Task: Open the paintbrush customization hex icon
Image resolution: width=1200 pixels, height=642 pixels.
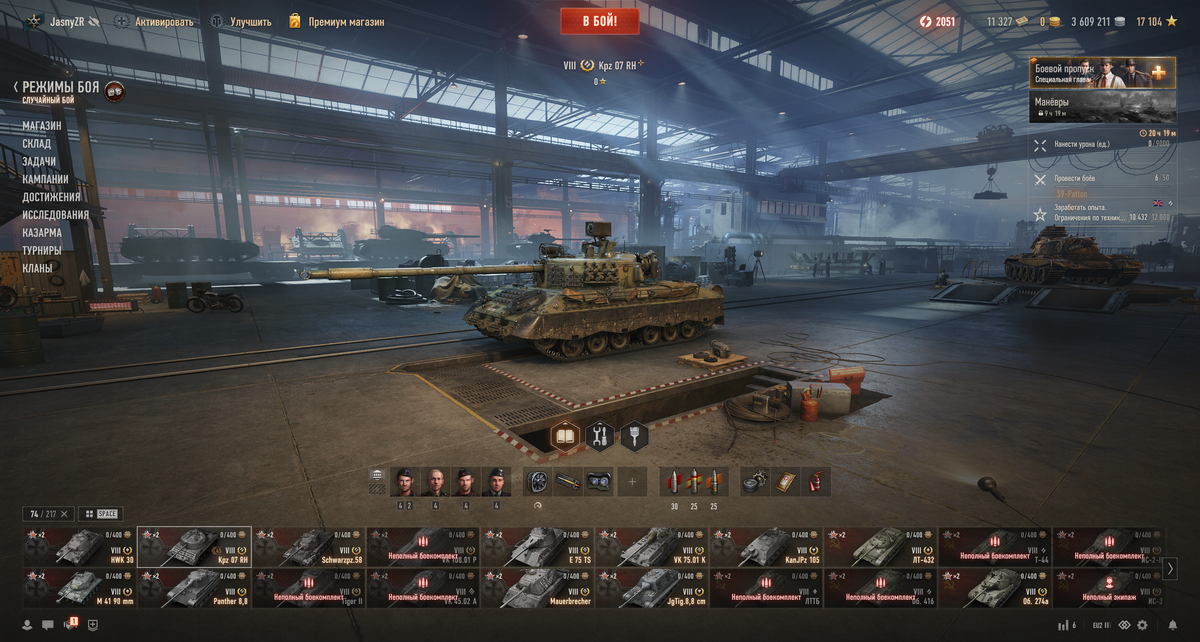Action: [634, 436]
